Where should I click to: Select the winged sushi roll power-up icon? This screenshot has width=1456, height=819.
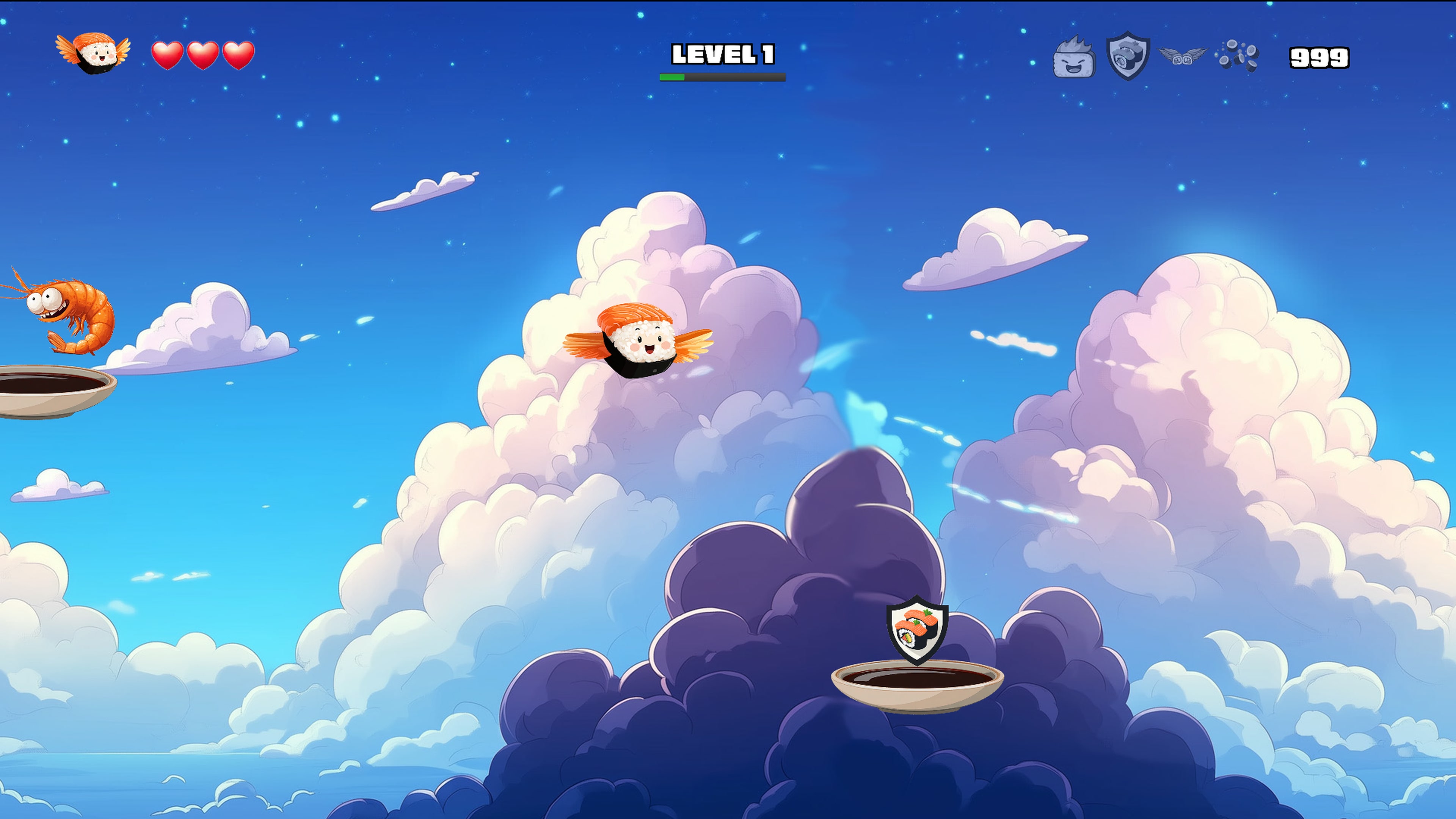click(1182, 56)
